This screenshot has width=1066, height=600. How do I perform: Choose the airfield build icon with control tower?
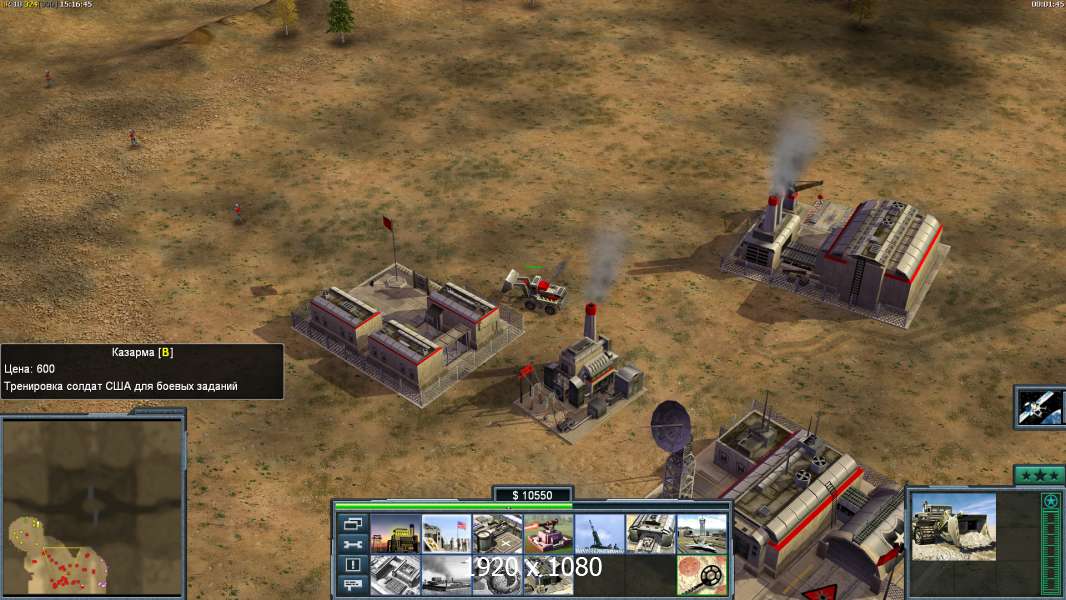point(701,534)
